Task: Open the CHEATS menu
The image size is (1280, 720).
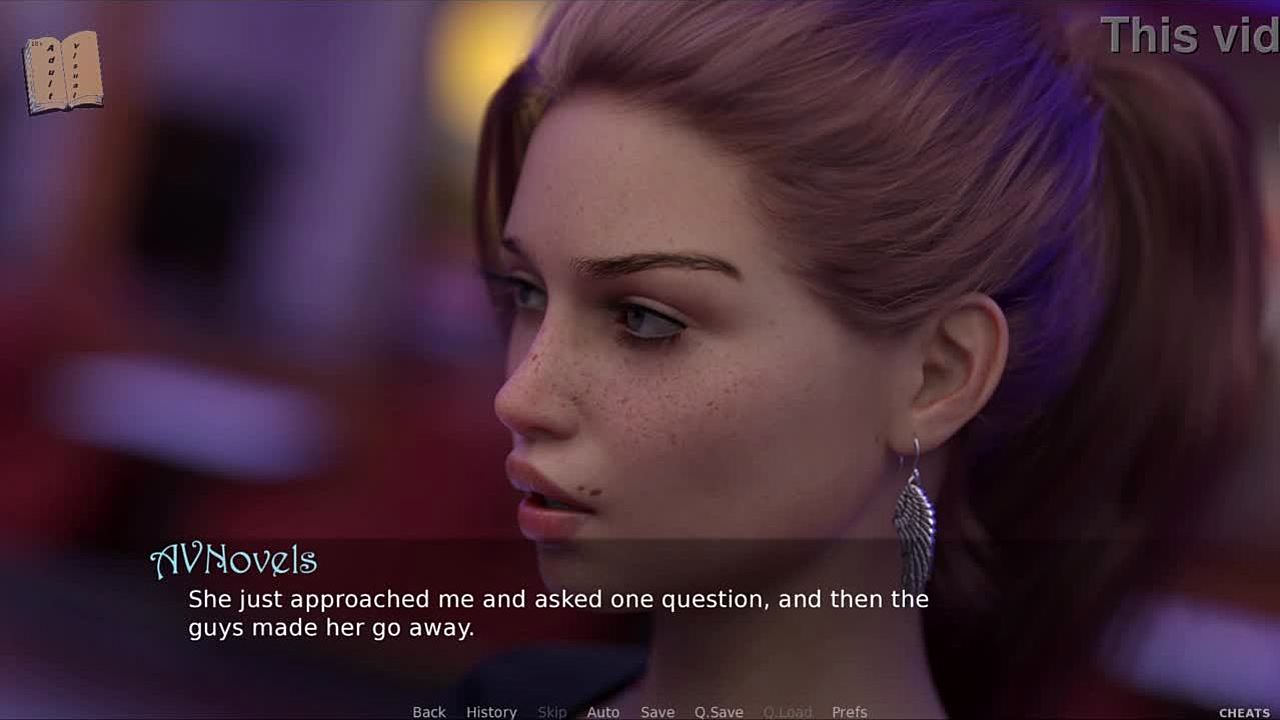Action: [x=1244, y=713]
